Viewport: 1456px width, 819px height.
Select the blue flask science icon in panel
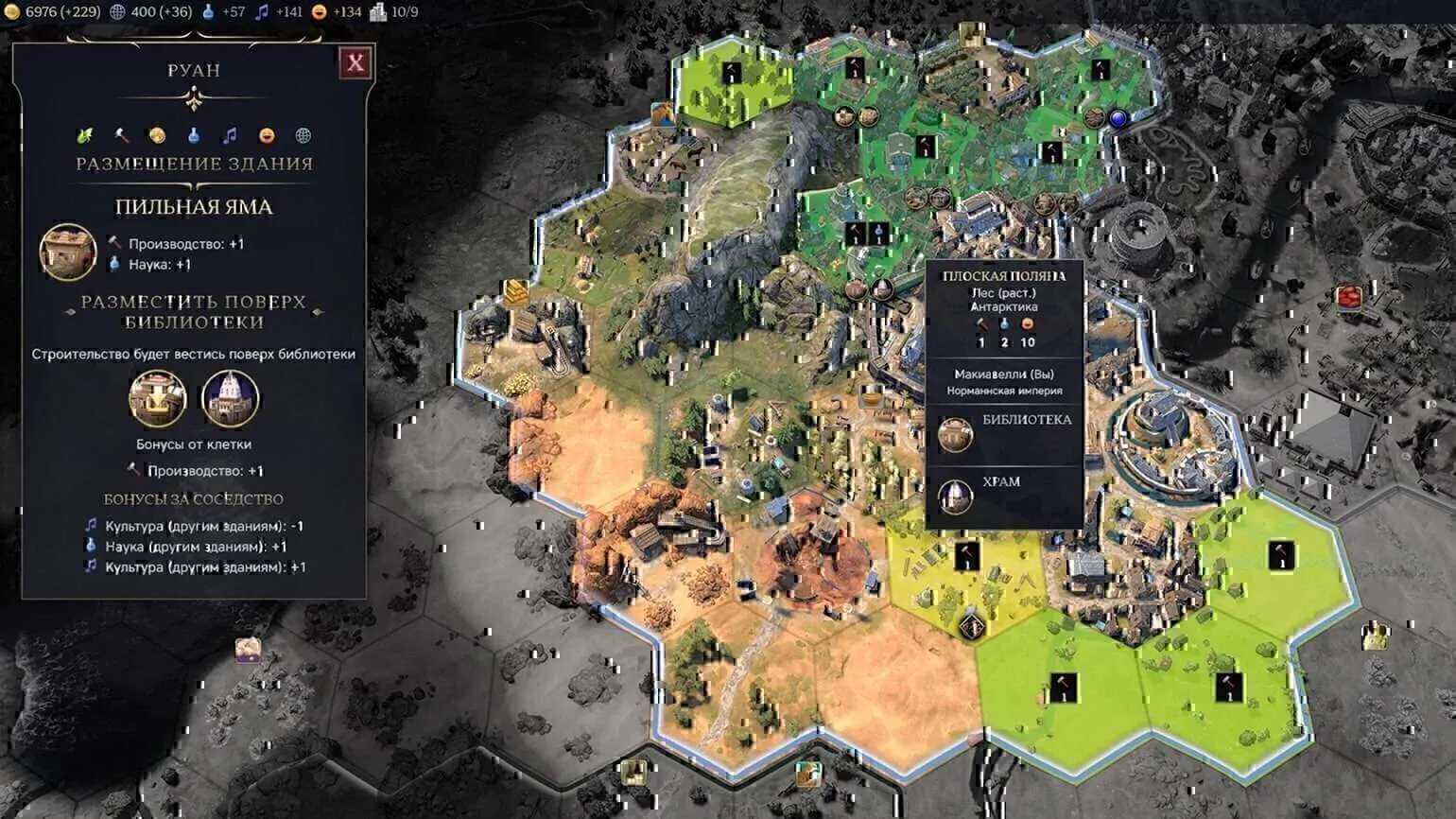(x=194, y=135)
